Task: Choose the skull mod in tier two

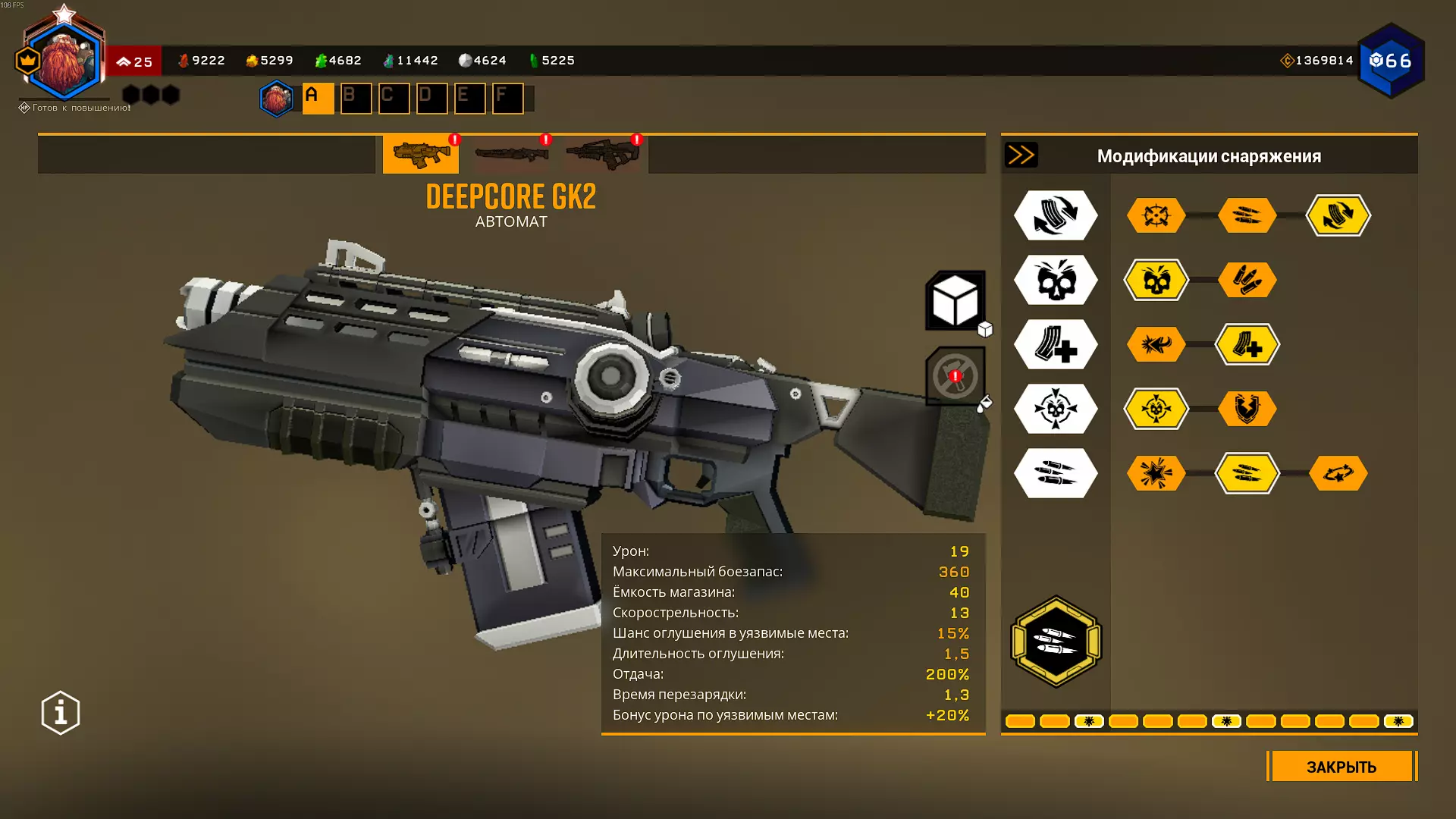Action: 1156,281
